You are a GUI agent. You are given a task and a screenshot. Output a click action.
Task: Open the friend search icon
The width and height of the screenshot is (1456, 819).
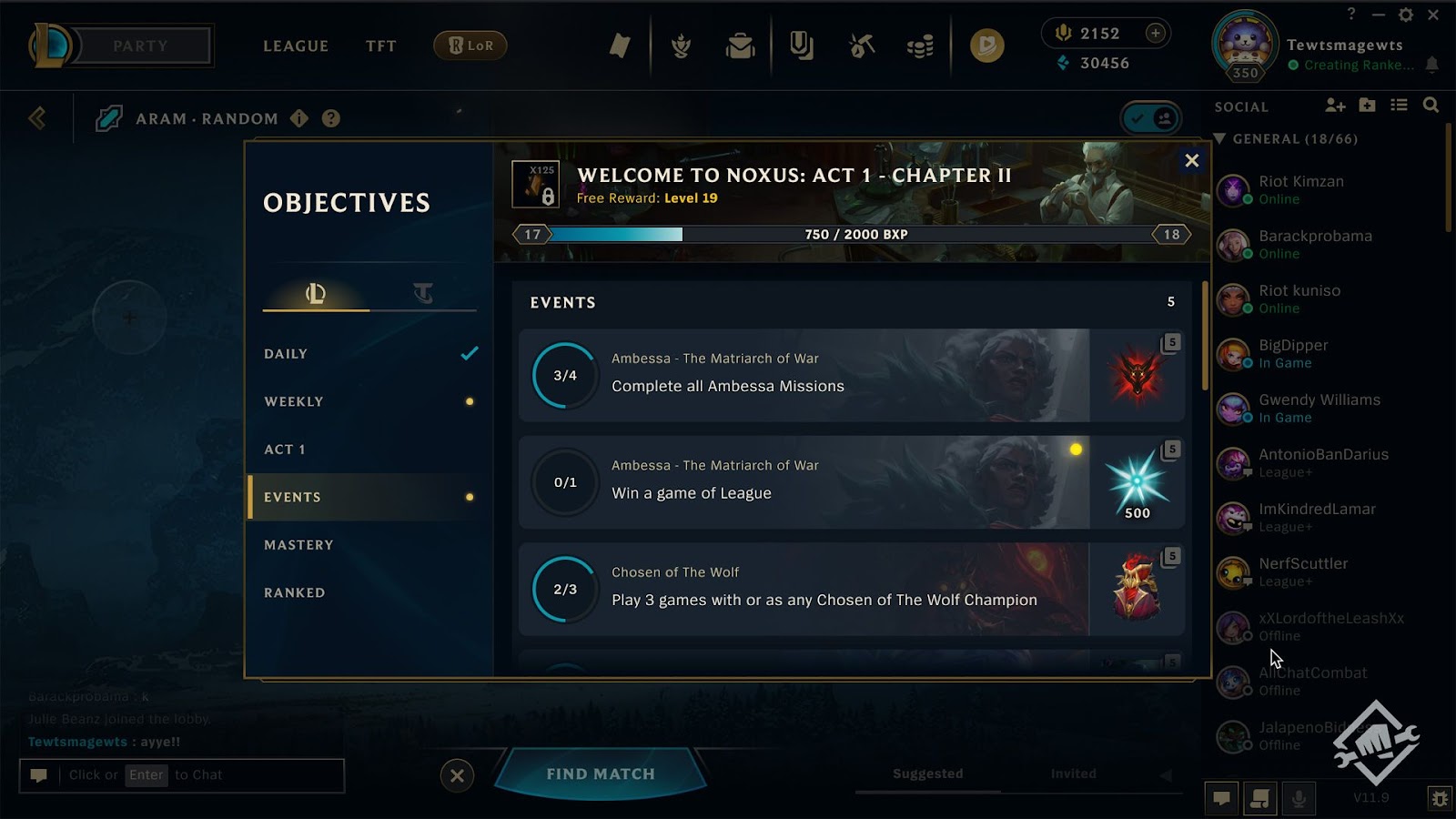(x=1431, y=106)
